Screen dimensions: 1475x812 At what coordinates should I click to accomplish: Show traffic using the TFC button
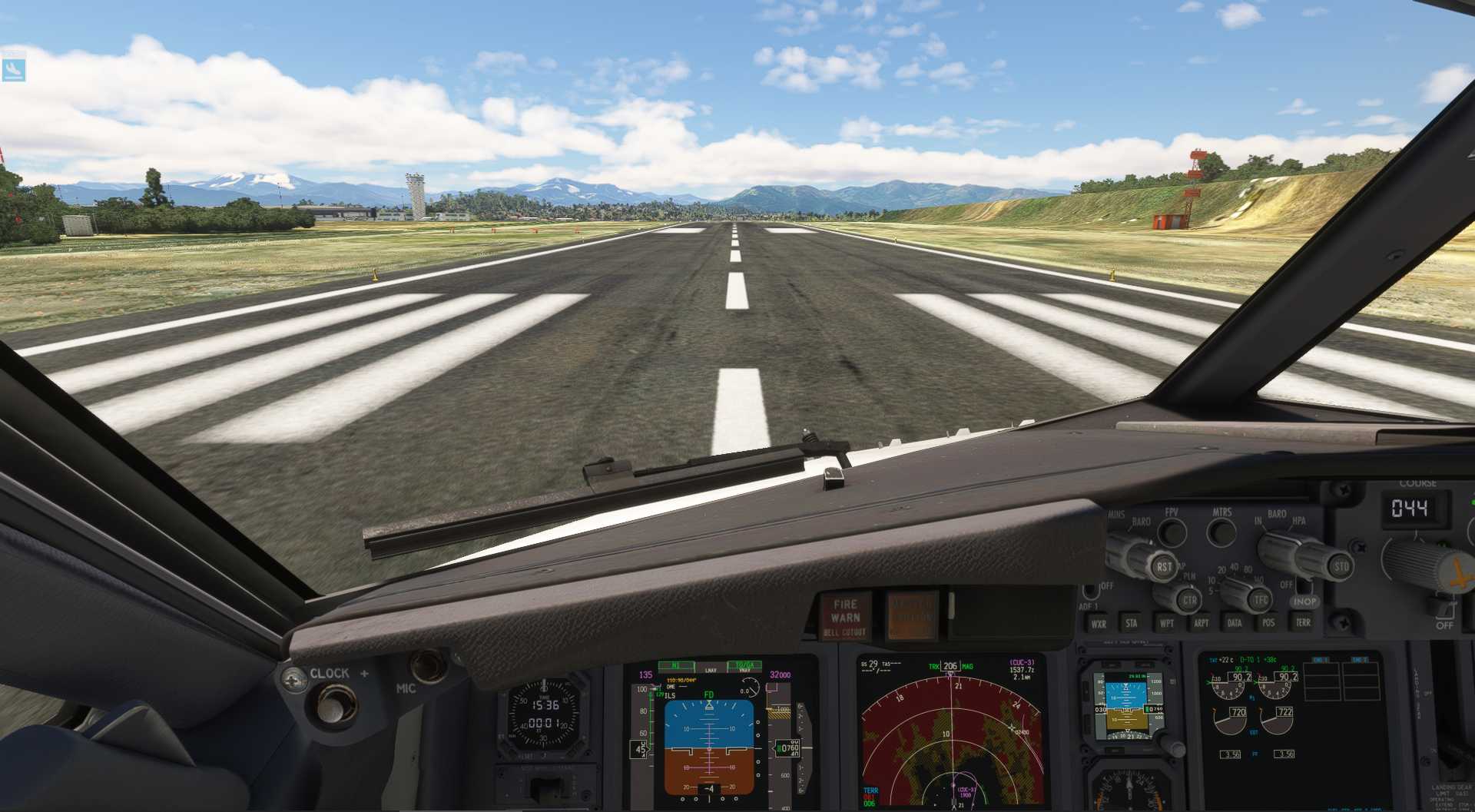(1261, 600)
